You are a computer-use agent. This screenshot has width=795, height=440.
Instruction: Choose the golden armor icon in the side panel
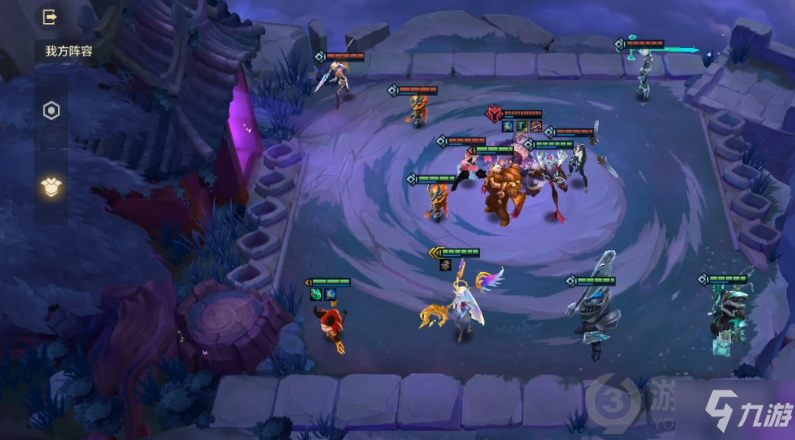(x=51, y=186)
